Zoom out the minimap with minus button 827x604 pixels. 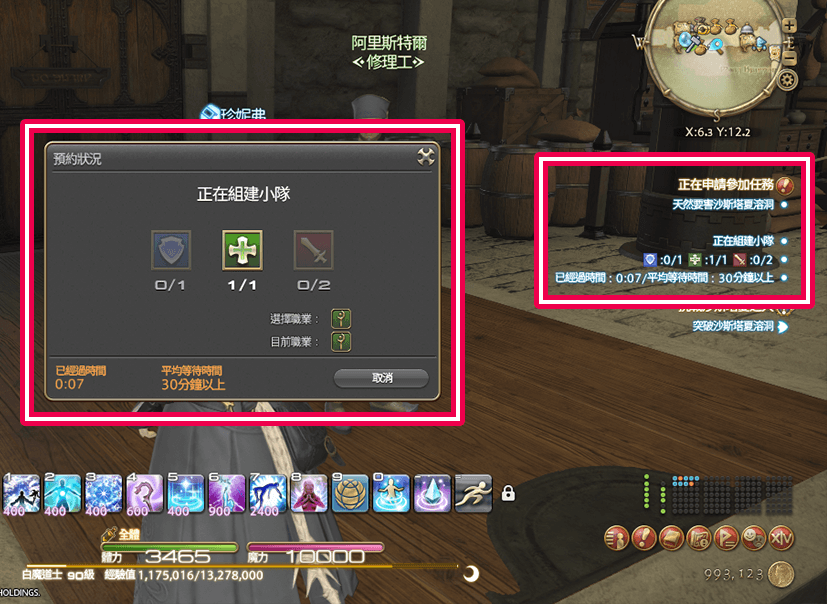click(790, 59)
